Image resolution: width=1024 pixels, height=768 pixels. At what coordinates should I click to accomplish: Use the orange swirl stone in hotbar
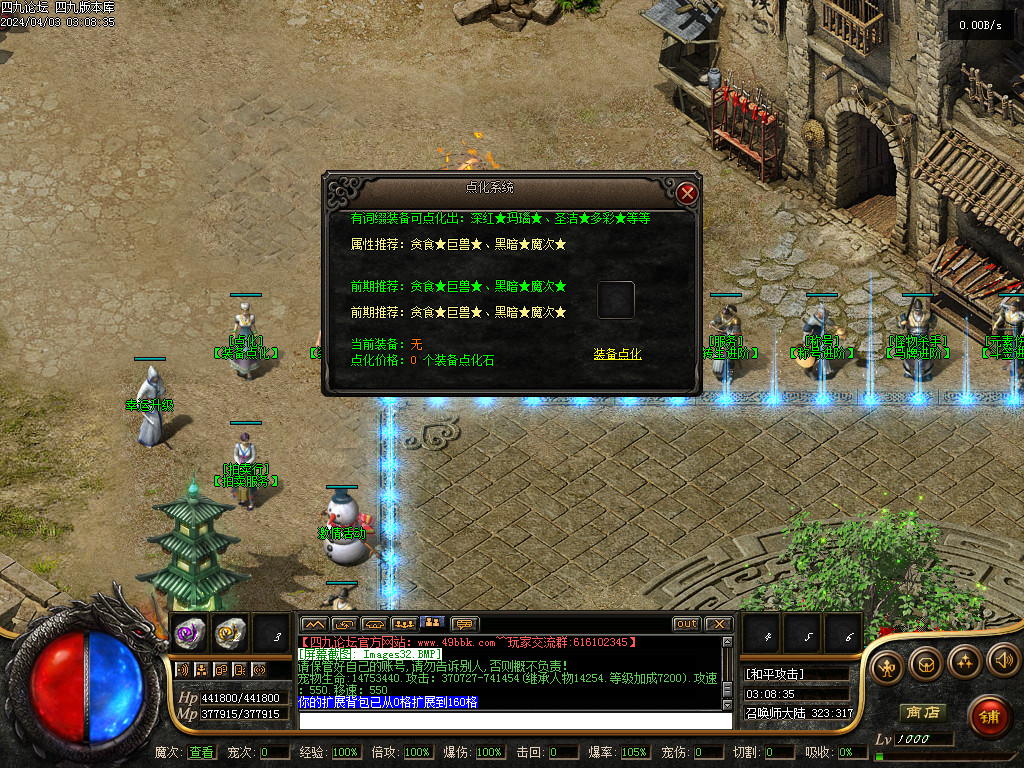[x=230, y=632]
